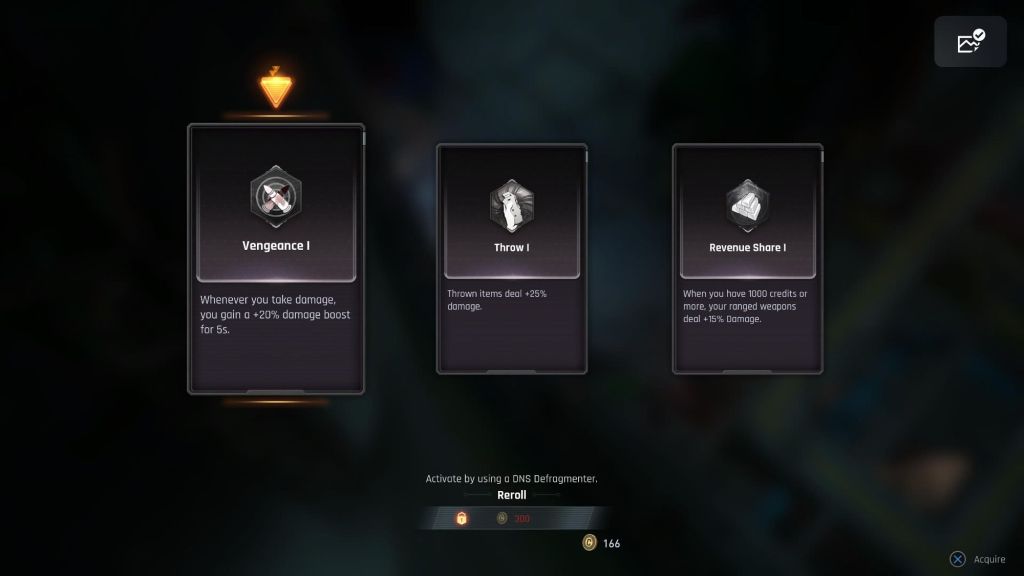
Task: Reroll the upgrade choices
Action: 511,495
